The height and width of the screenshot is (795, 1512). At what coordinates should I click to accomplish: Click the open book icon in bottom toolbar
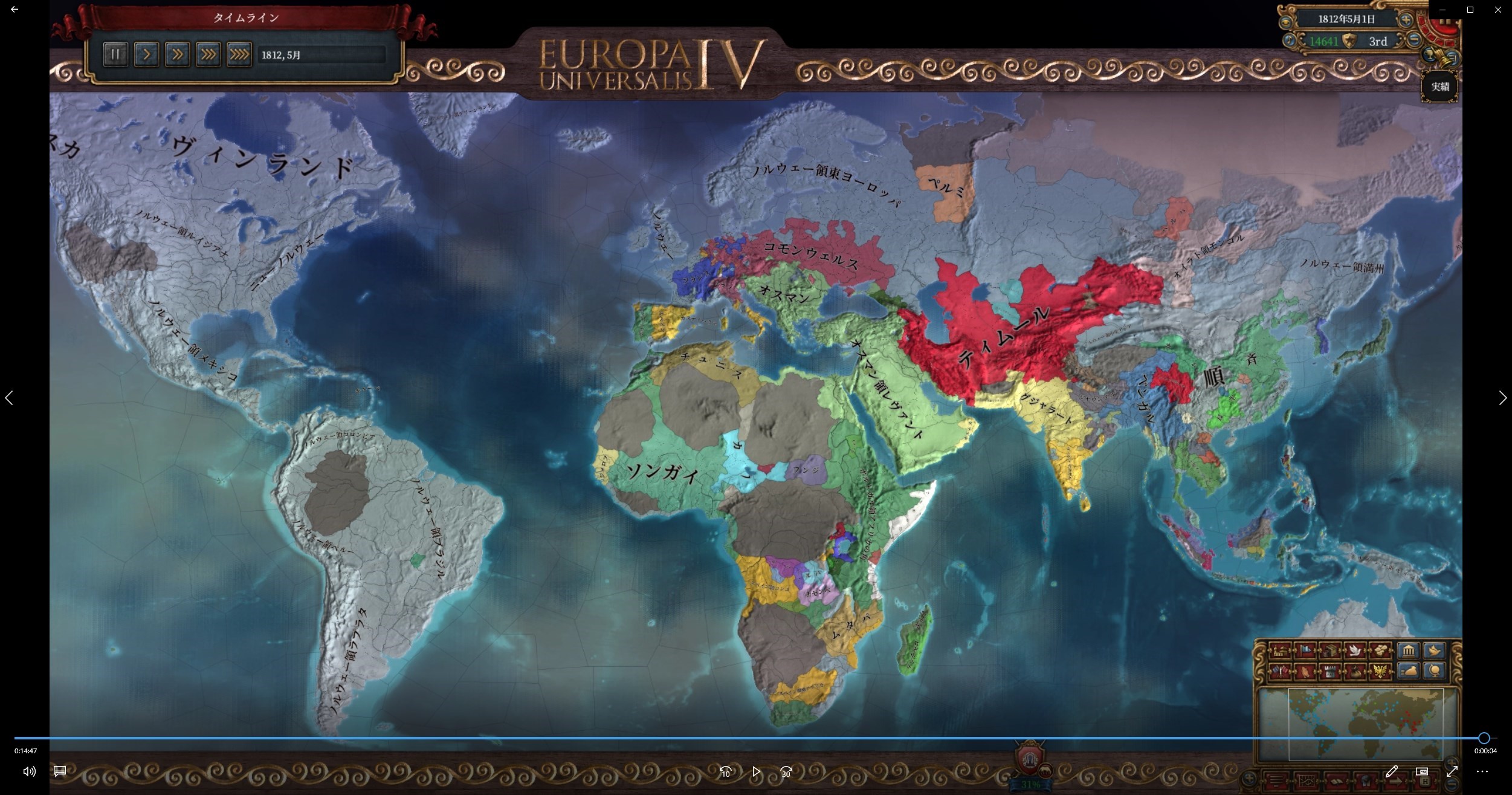pyautogui.click(x=1337, y=781)
